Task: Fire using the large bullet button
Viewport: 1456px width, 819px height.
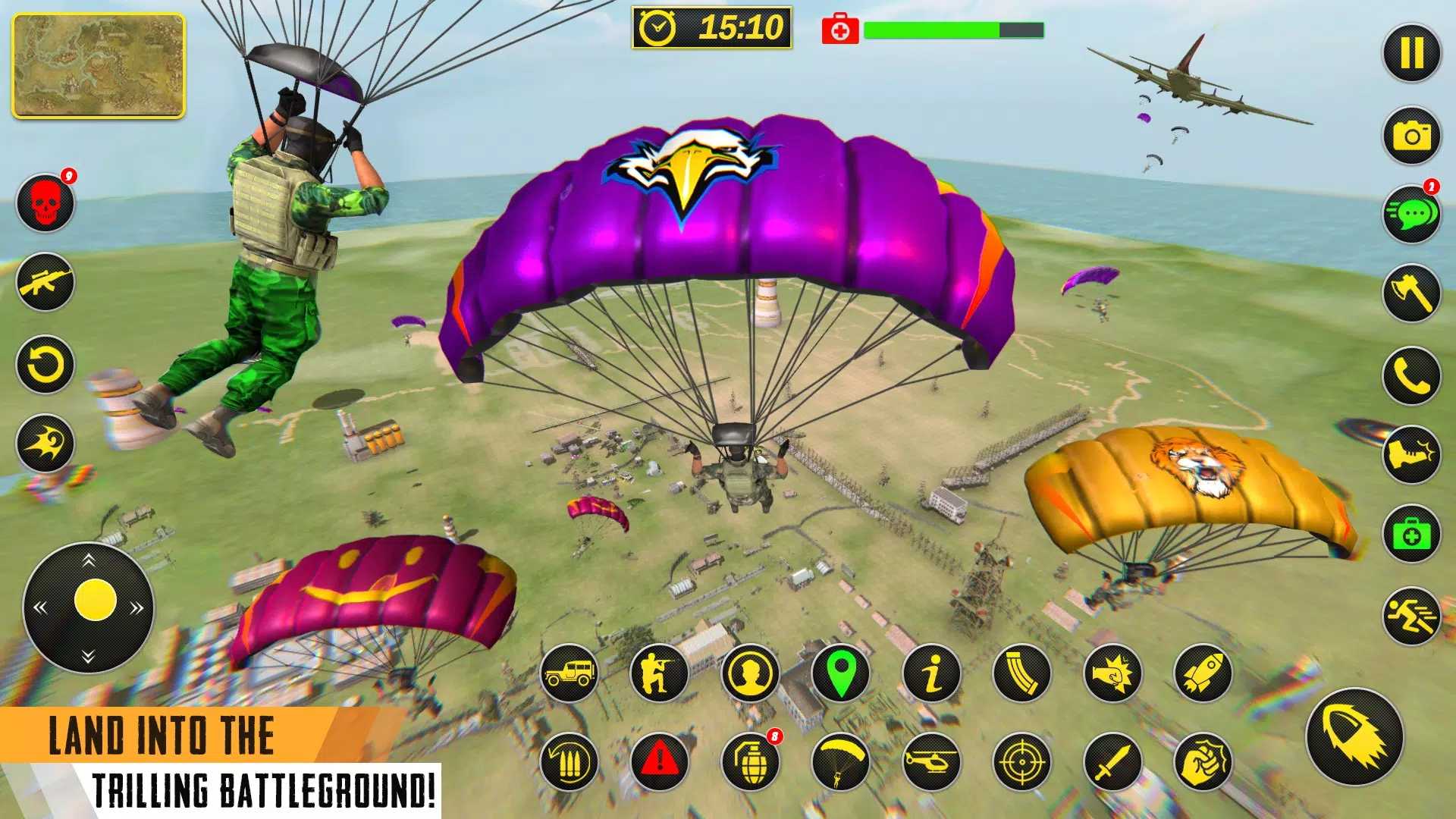Action: coord(1354,736)
